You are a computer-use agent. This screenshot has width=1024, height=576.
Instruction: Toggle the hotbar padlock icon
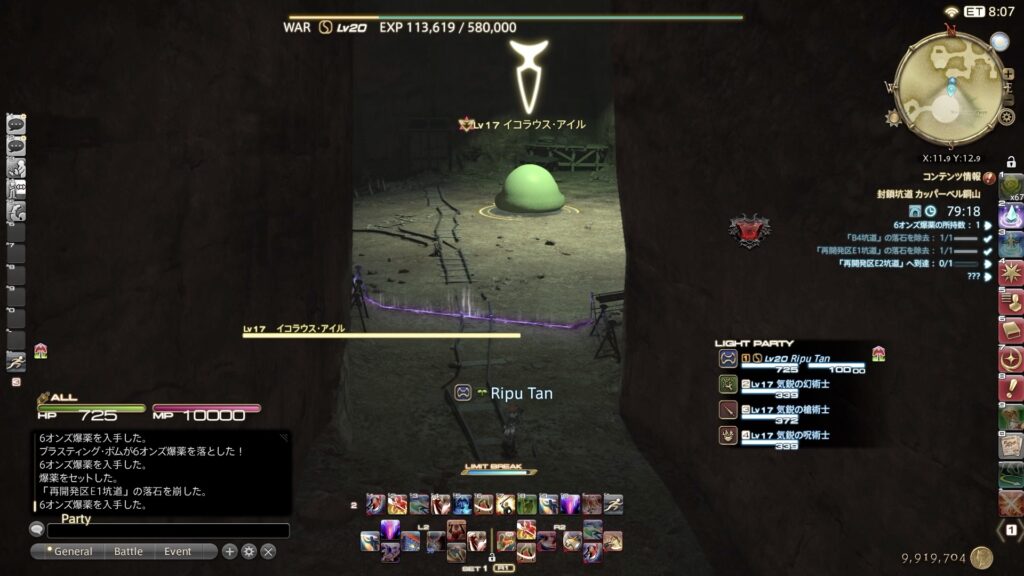point(1011,162)
